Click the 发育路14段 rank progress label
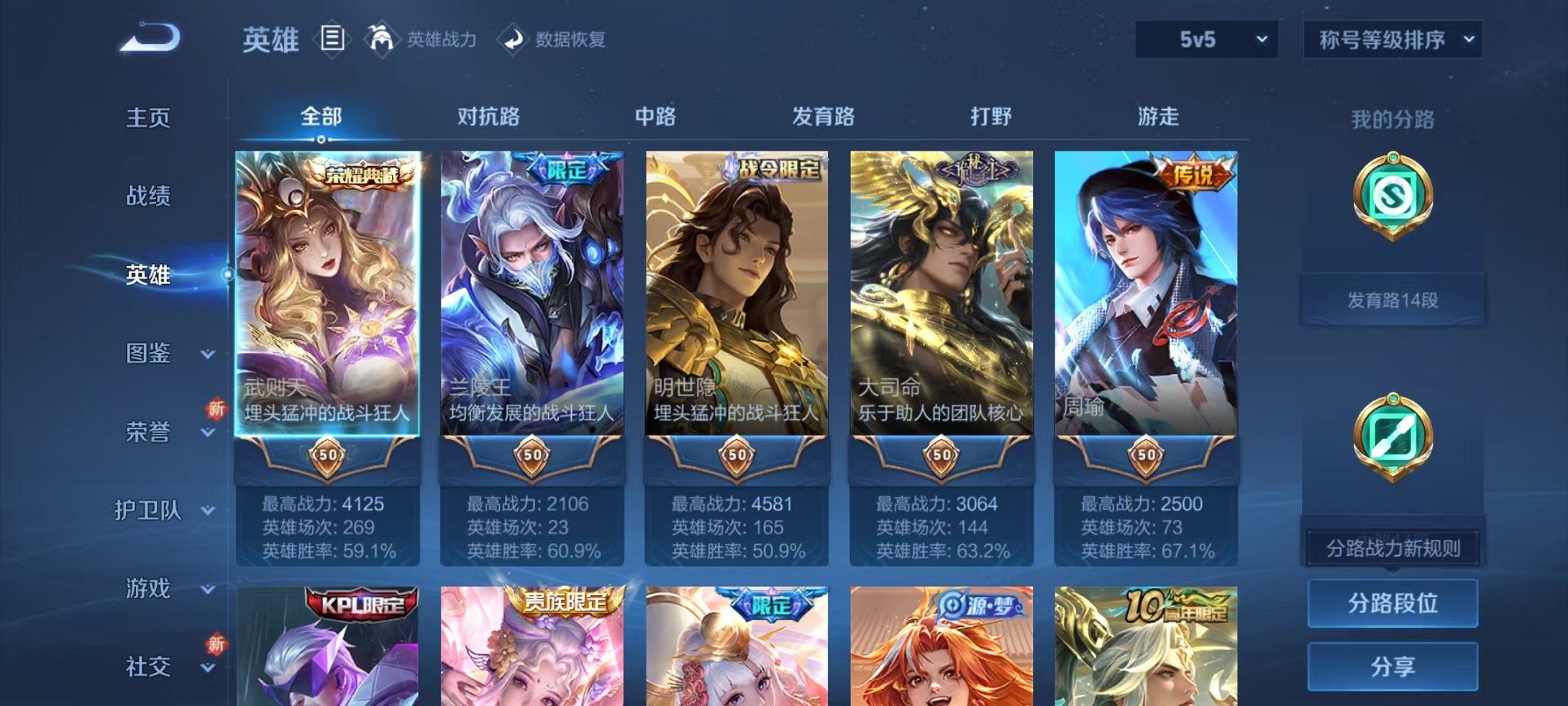1568x706 pixels. click(x=1393, y=300)
